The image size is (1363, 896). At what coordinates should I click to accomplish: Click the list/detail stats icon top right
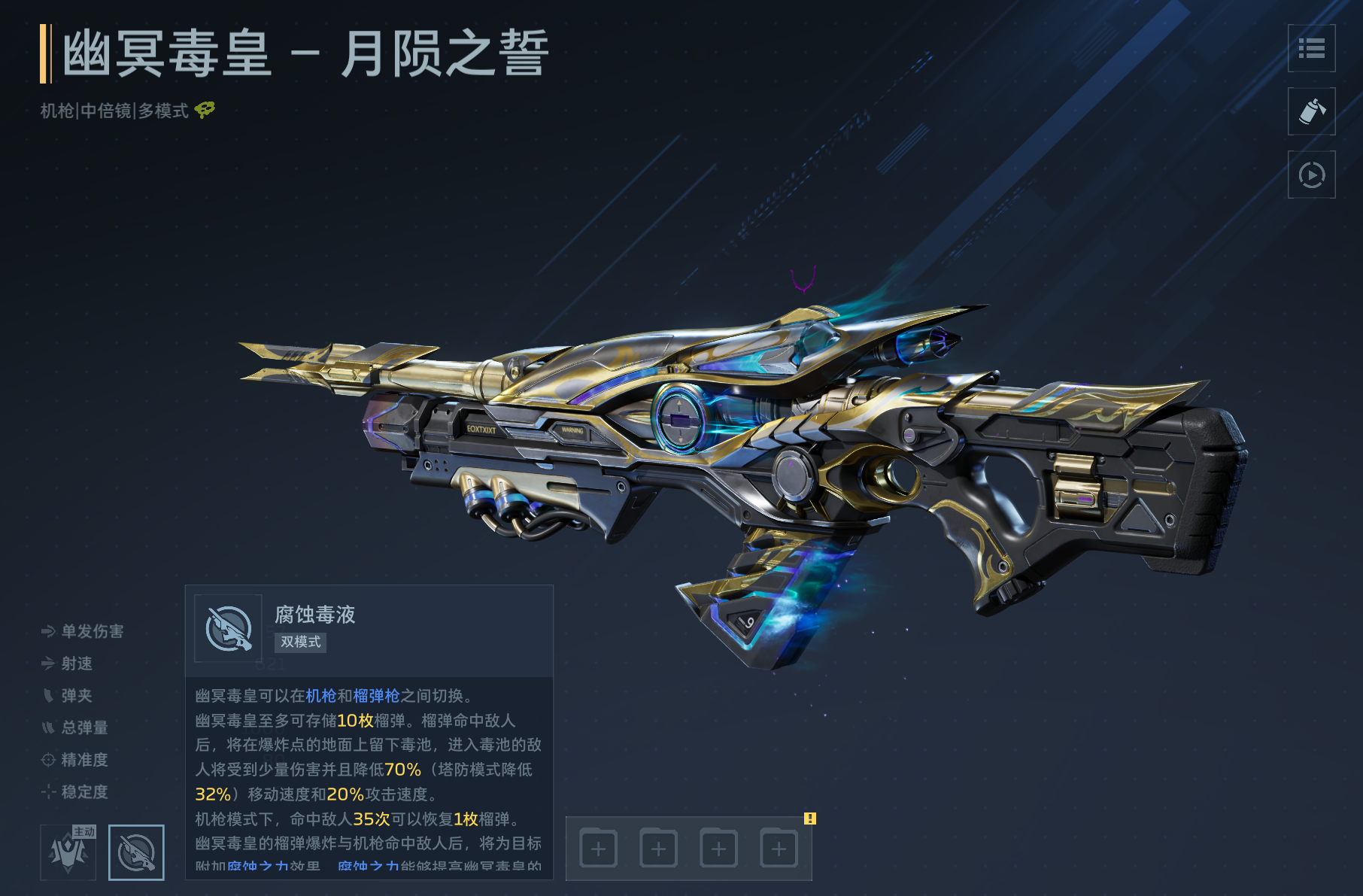pyautogui.click(x=1311, y=50)
